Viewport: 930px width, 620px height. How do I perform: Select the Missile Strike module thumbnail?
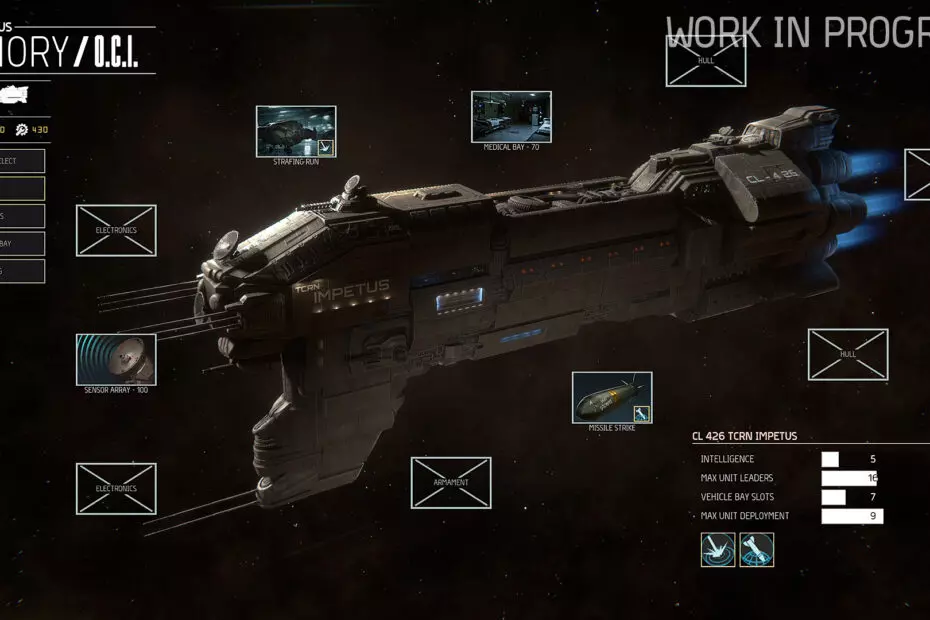coord(612,397)
